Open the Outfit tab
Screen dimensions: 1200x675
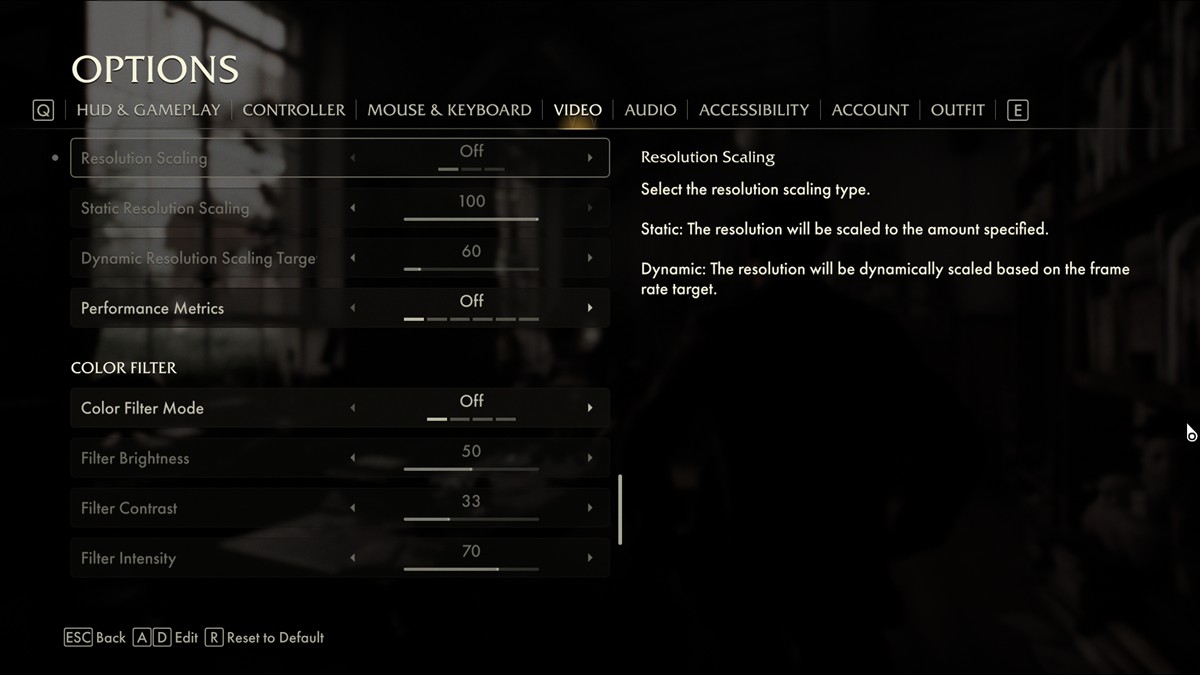tap(957, 110)
